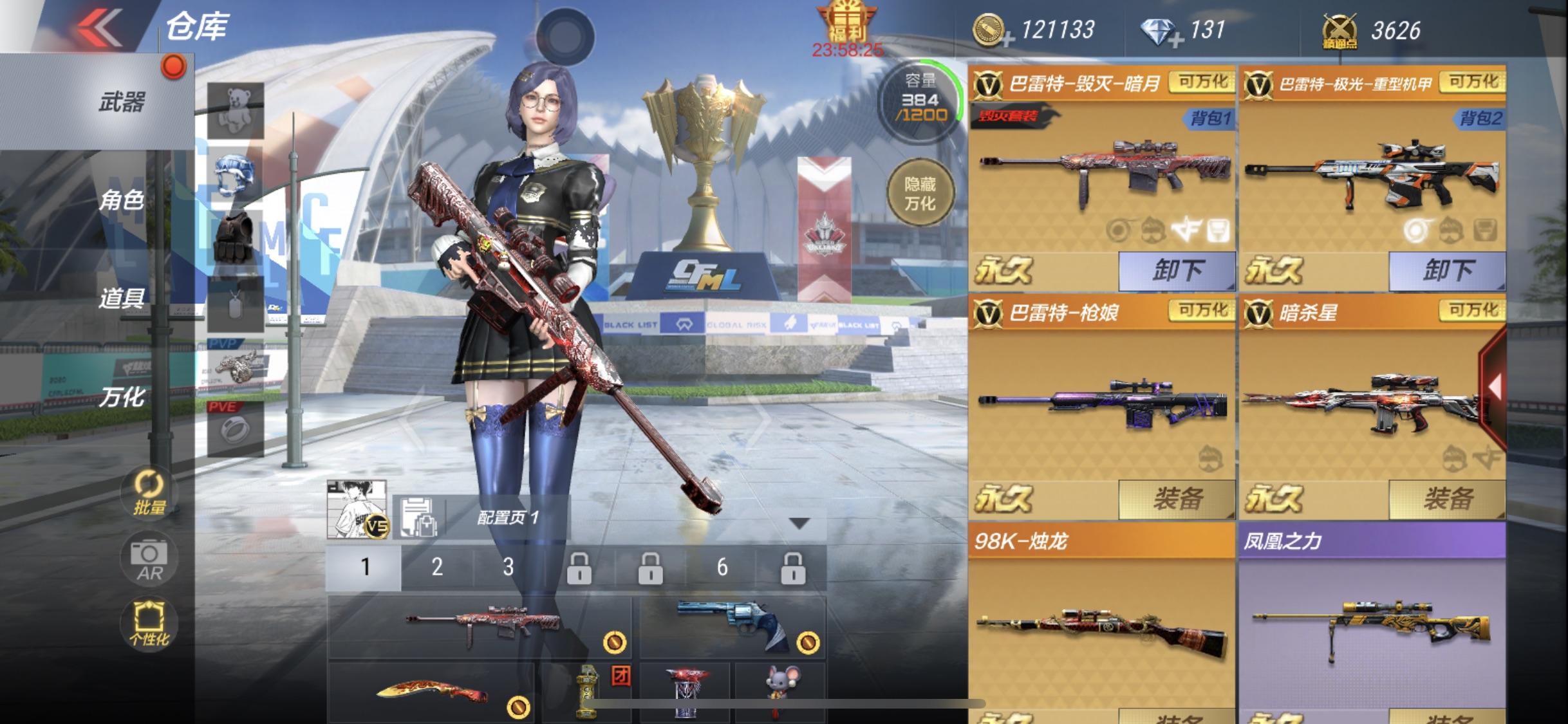
Task: Unequip 巴雷特-毁灭-暗月 with 卸下
Action: coord(1177,270)
